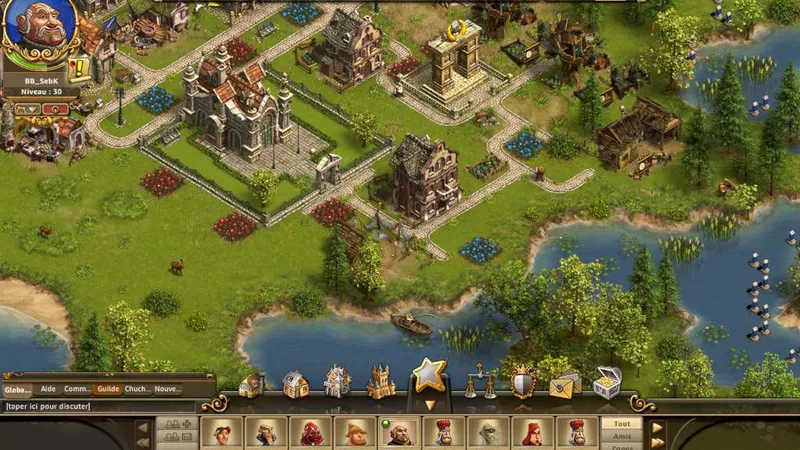Switch to the Chuch chat tab
Image resolution: width=800 pixels, height=450 pixels.
point(137,389)
